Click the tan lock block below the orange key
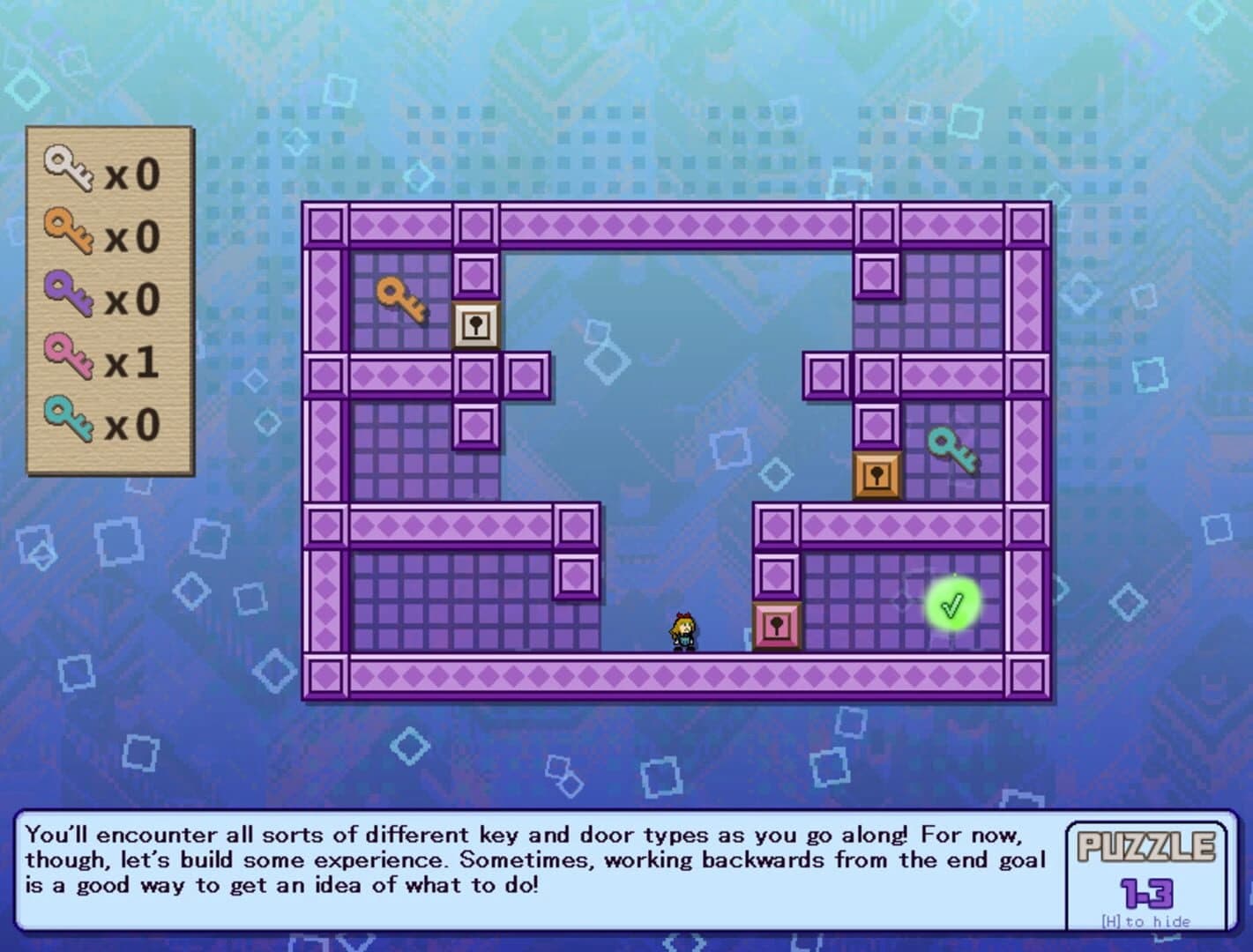This screenshot has height=952, width=1253. pyautogui.click(x=474, y=326)
